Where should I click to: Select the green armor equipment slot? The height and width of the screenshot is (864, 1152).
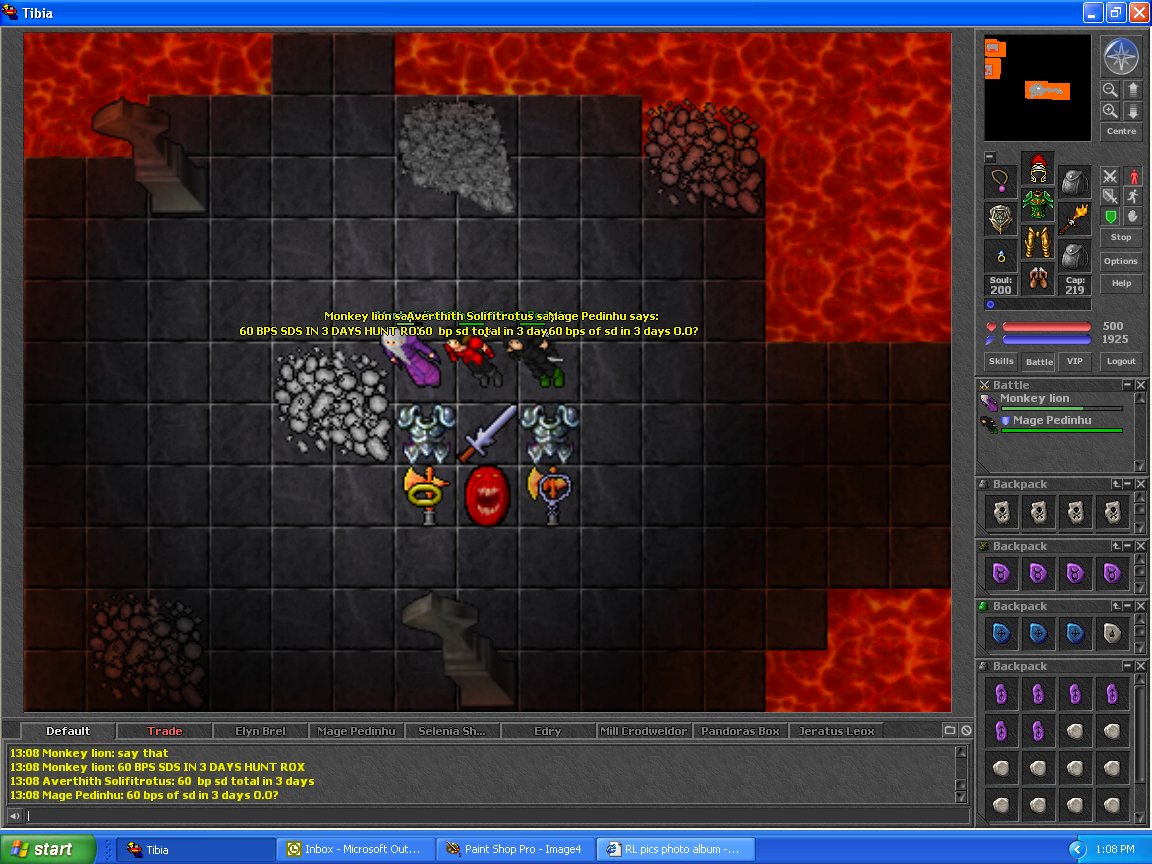click(1038, 205)
